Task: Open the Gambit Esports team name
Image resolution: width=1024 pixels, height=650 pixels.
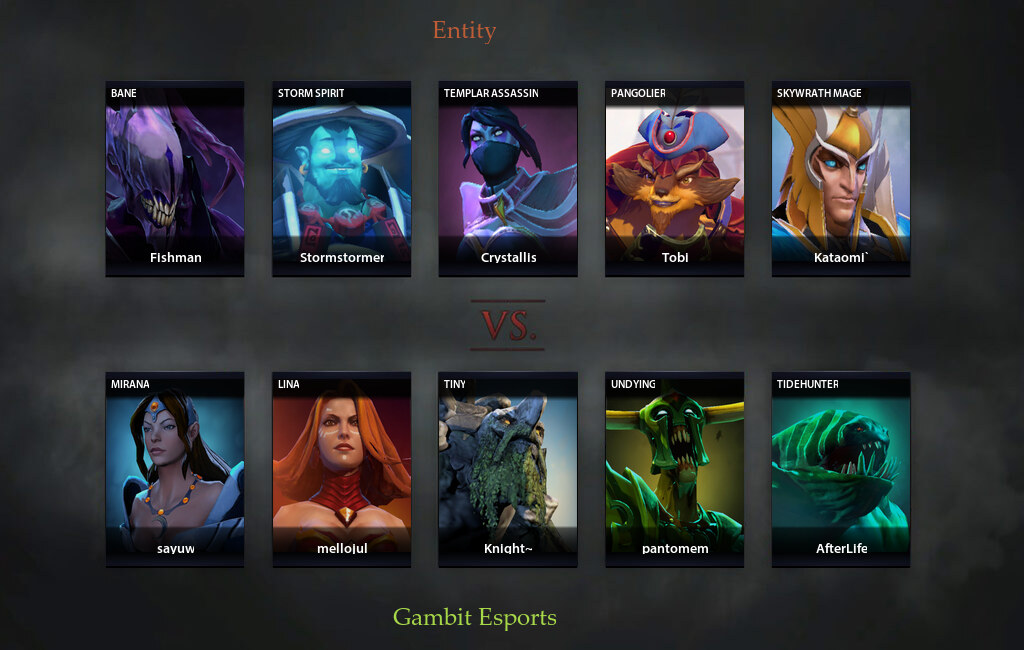Action: (475, 617)
